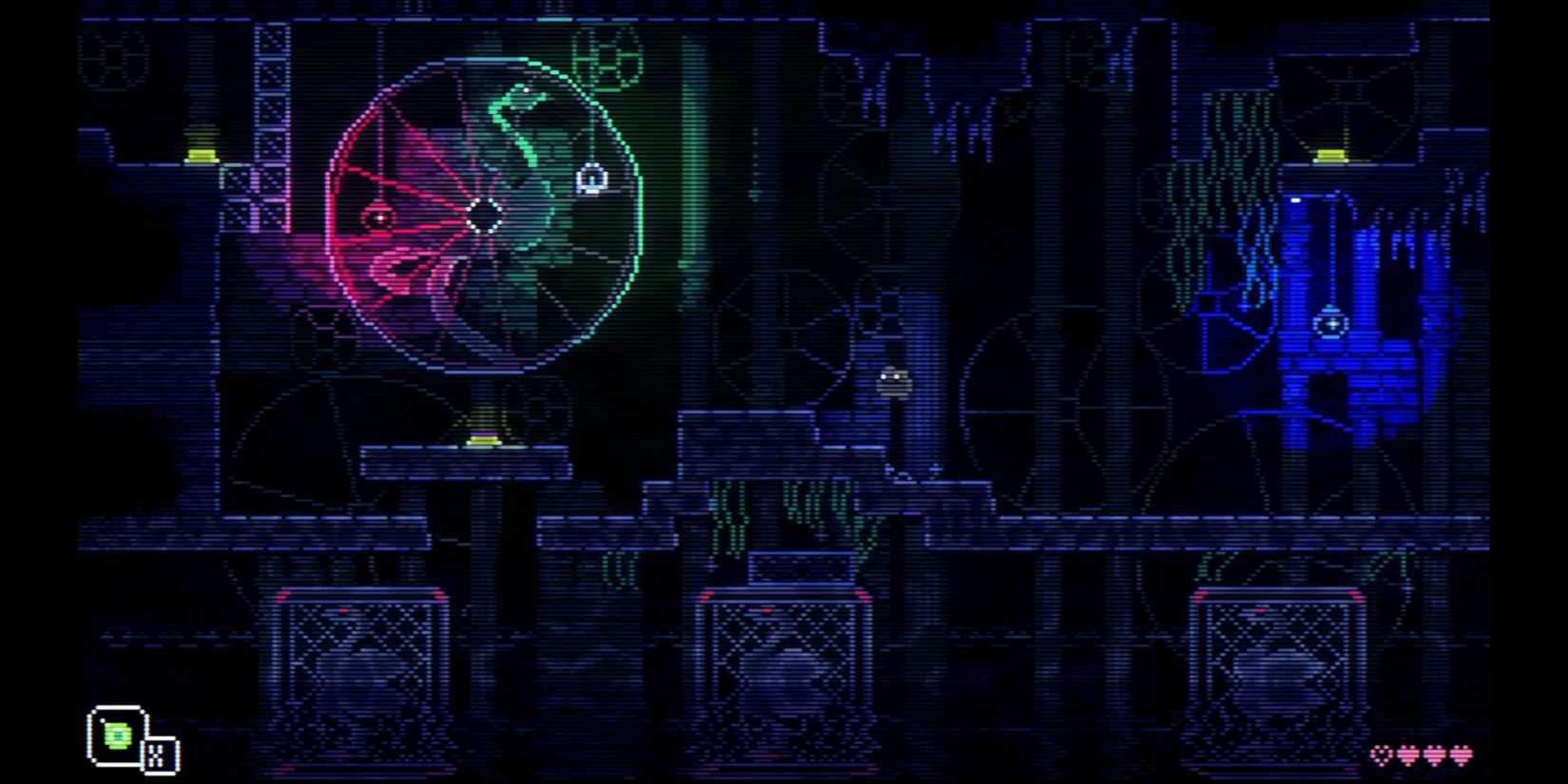Click the yellow lever on the left ledge
Image resolution: width=1568 pixels, height=784 pixels.
pyautogui.click(x=200, y=152)
